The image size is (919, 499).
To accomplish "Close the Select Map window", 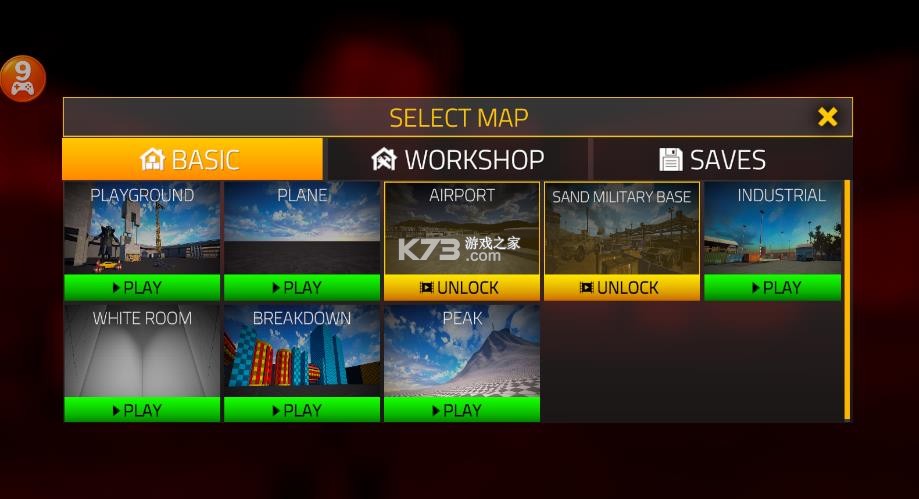I will point(827,117).
